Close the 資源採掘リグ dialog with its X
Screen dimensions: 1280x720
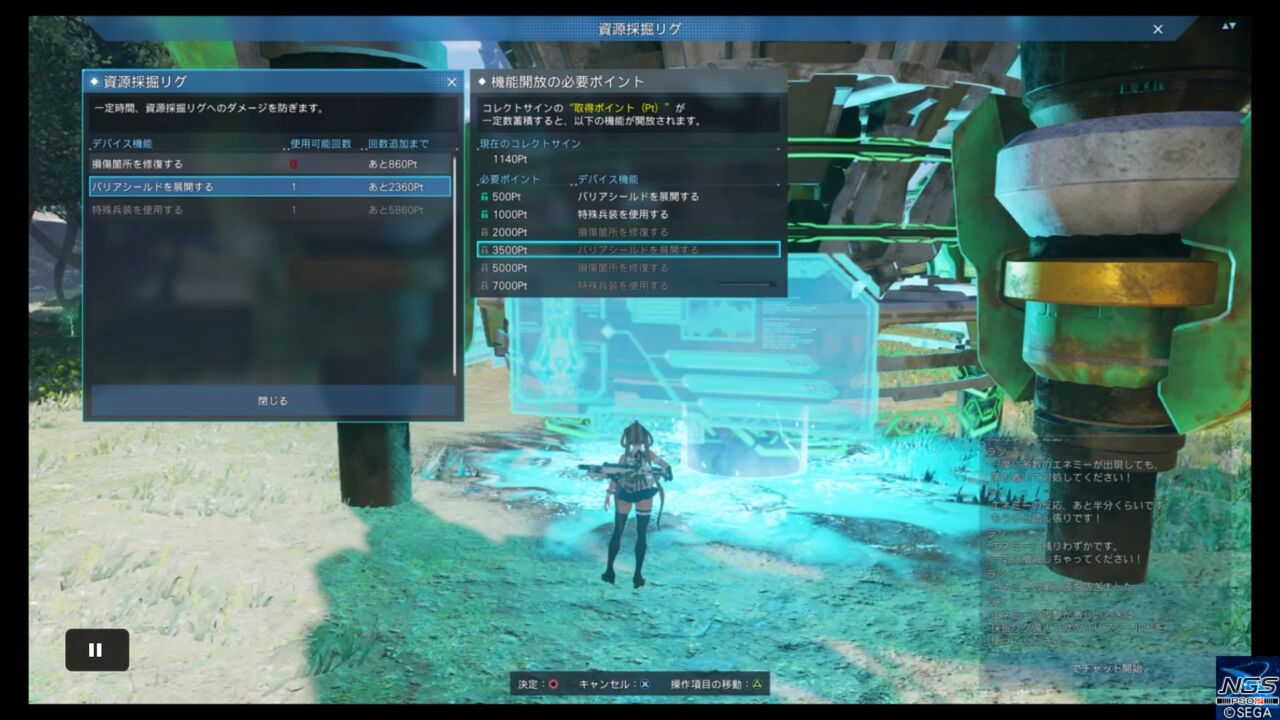[x=452, y=82]
